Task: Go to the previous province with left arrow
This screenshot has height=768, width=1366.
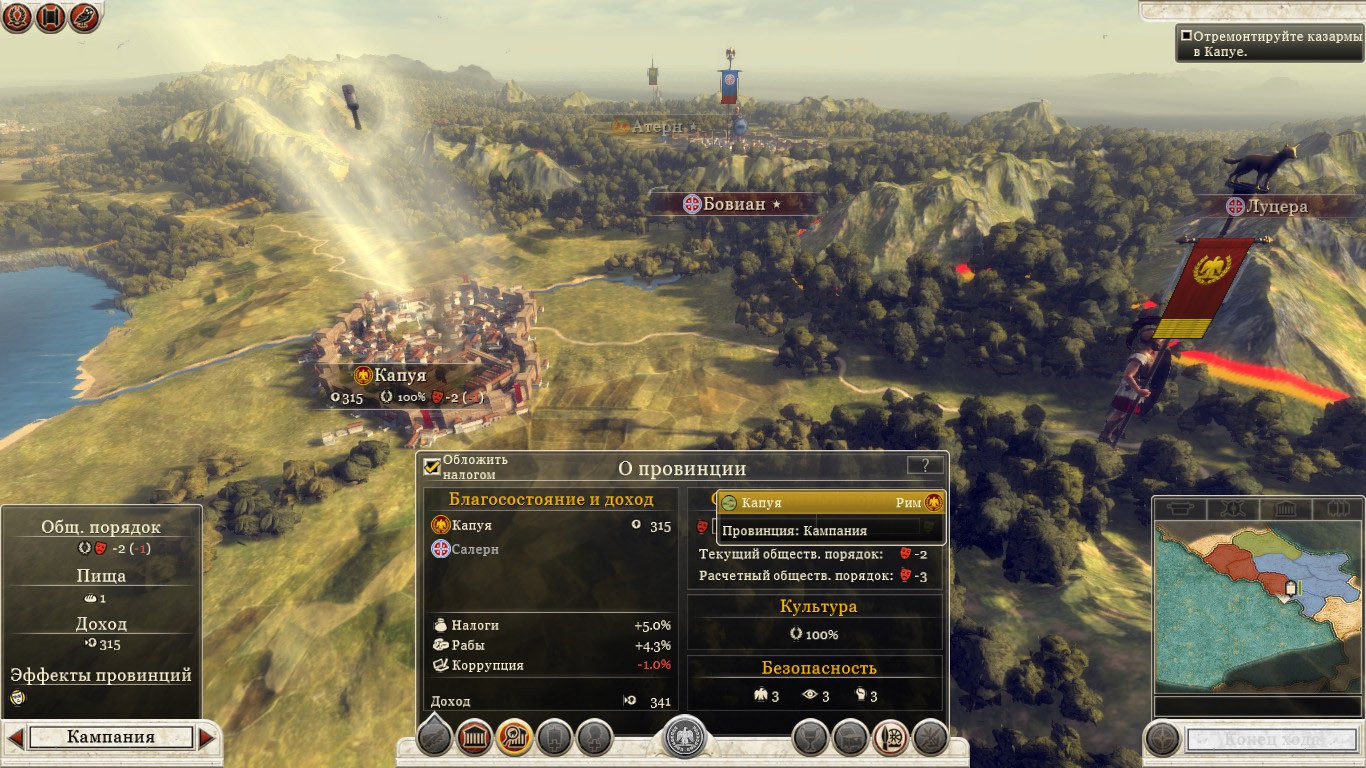Action: click(x=15, y=738)
